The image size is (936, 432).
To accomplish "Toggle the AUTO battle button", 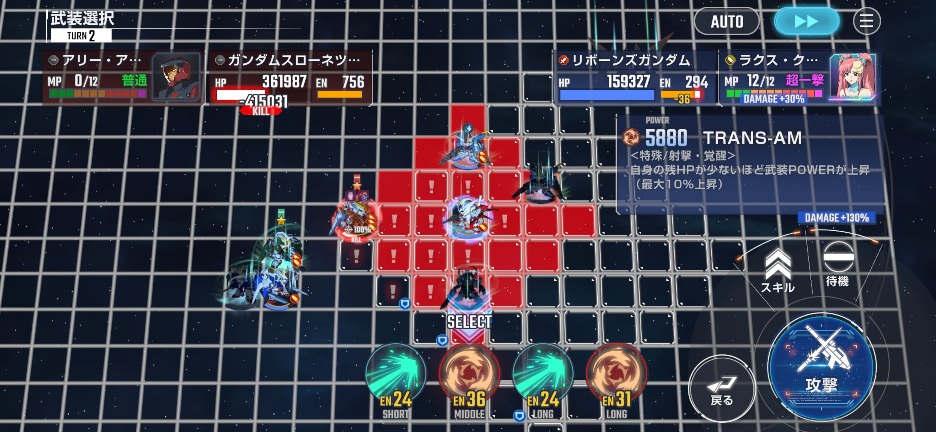I will tap(727, 21).
